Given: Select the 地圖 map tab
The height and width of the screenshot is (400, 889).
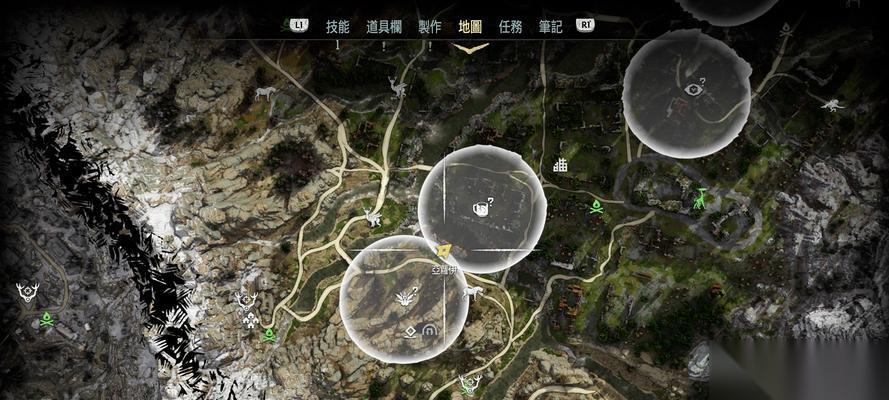Looking at the screenshot, I should pos(470,26).
